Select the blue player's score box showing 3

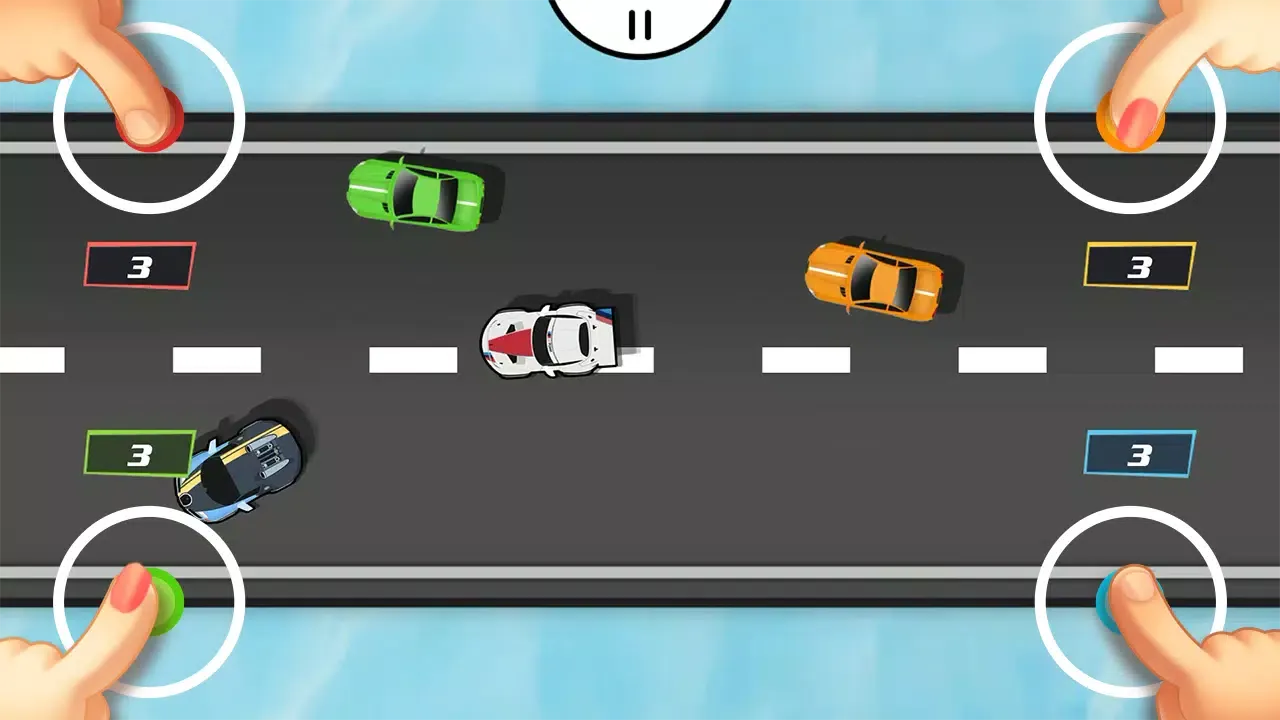1138,452
